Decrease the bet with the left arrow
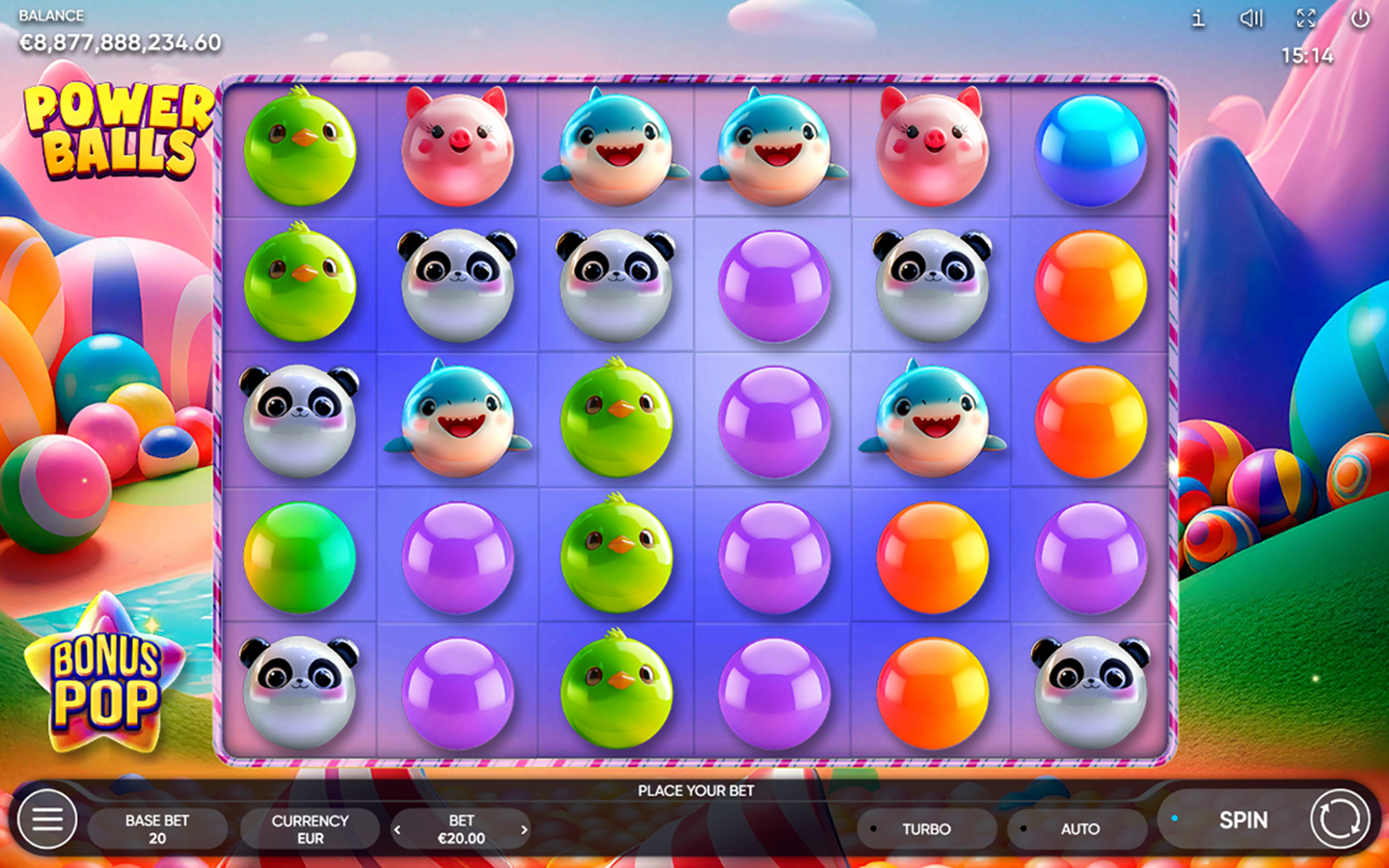This screenshot has height=868, width=1389. point(397,829)
